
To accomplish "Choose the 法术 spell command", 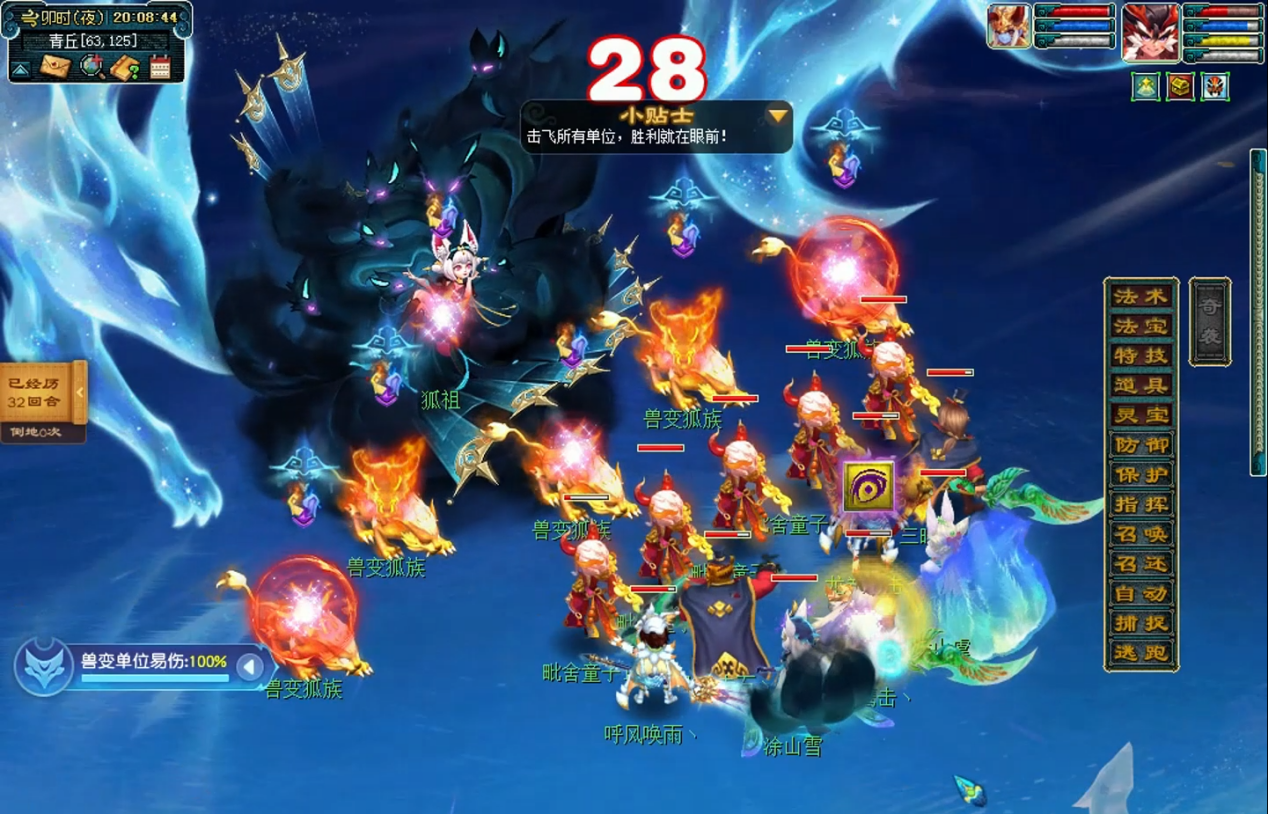I will pyautogui.click(x=1141, y=296).
